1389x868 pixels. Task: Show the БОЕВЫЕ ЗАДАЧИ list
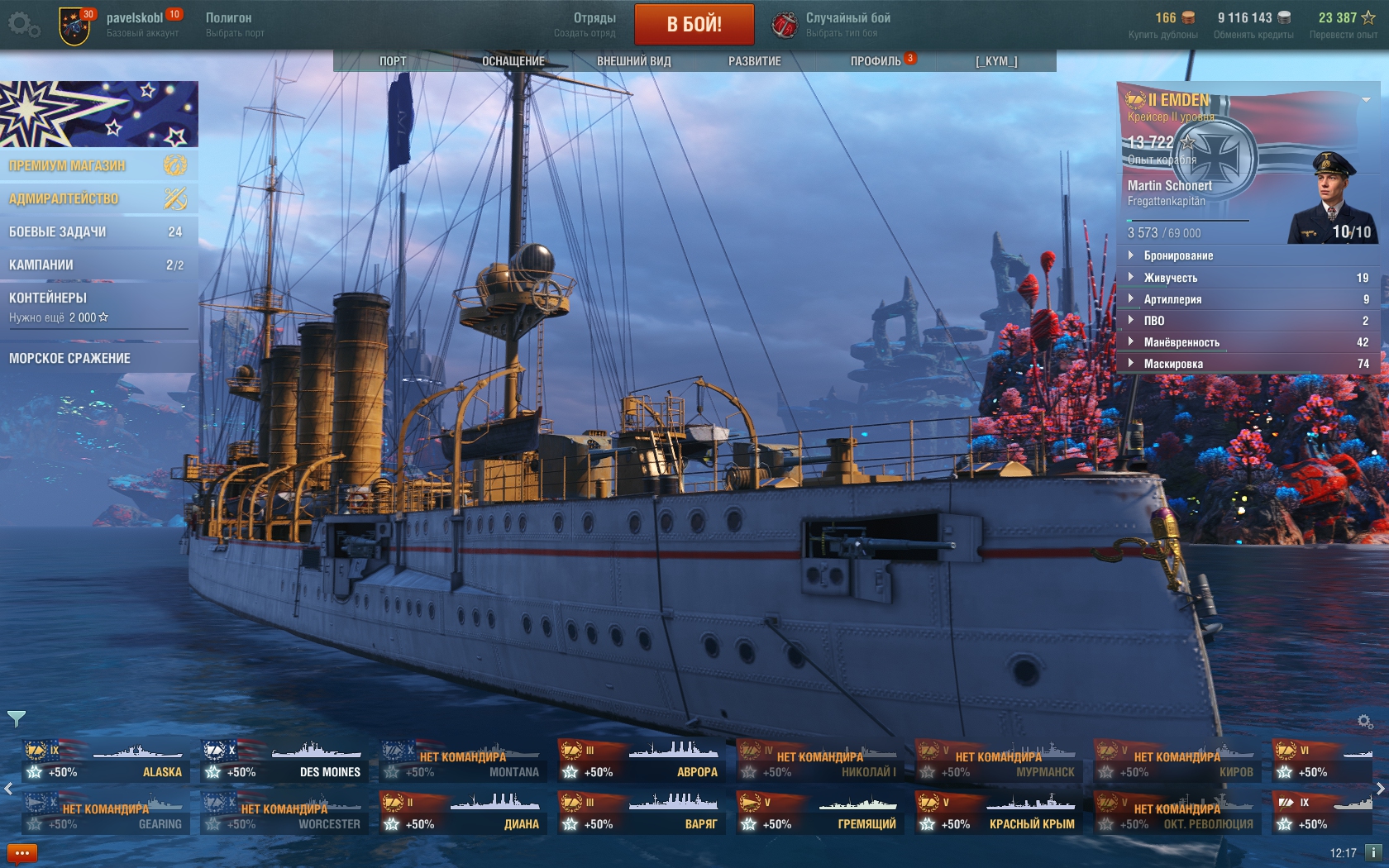98,231
